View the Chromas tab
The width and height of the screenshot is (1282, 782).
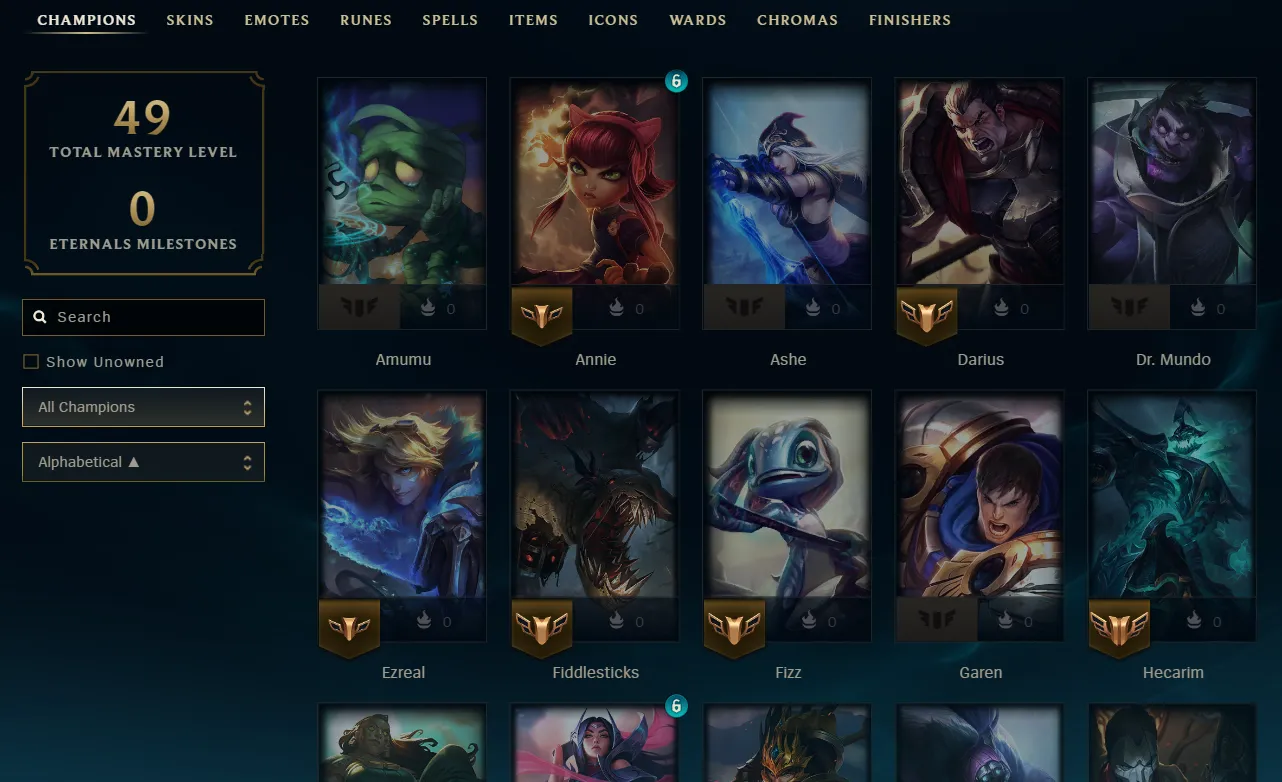click(x=797, y=20)
